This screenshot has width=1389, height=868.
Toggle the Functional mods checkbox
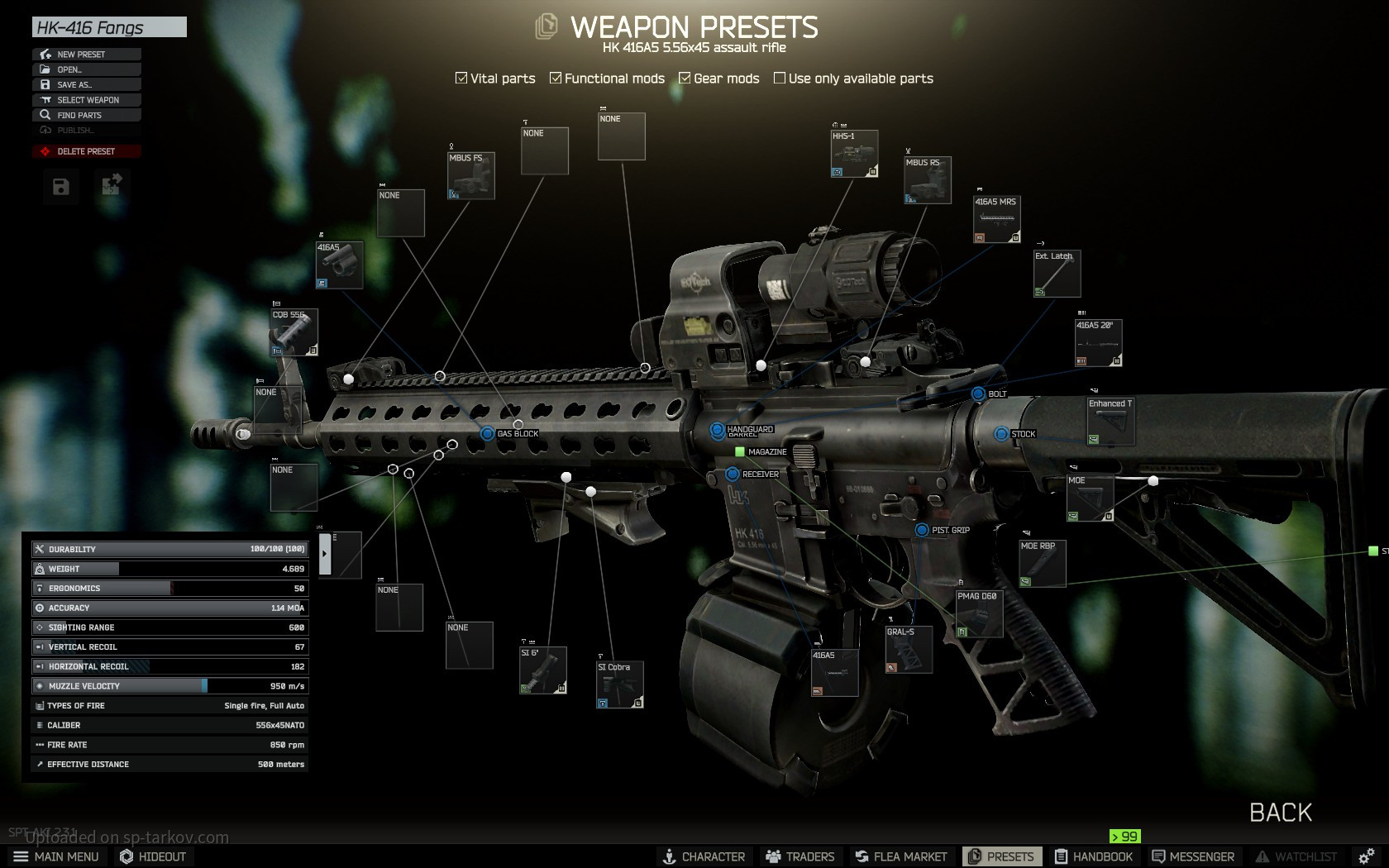(556, 79)
